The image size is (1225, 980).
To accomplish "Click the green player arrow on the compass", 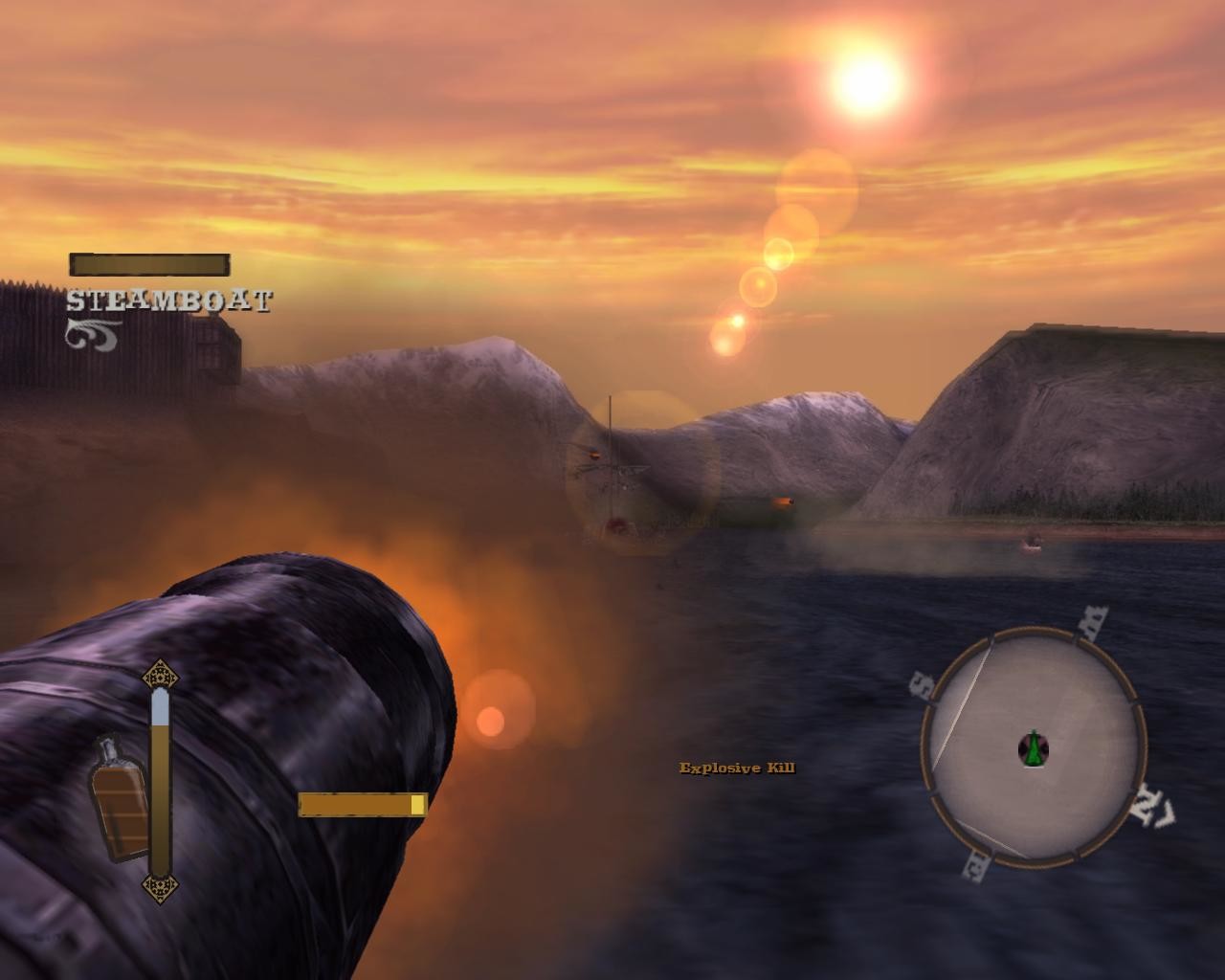I will 1034,749.
